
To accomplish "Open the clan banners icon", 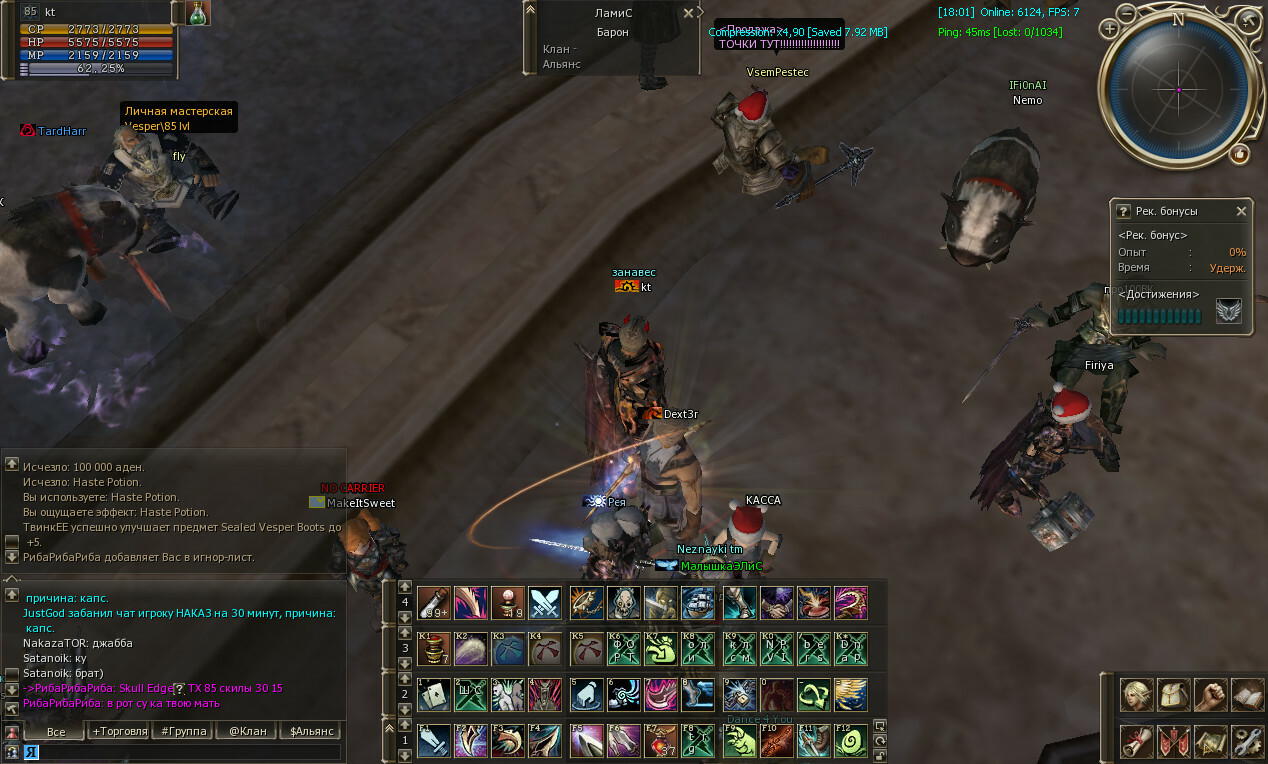I will [1174, 740].
